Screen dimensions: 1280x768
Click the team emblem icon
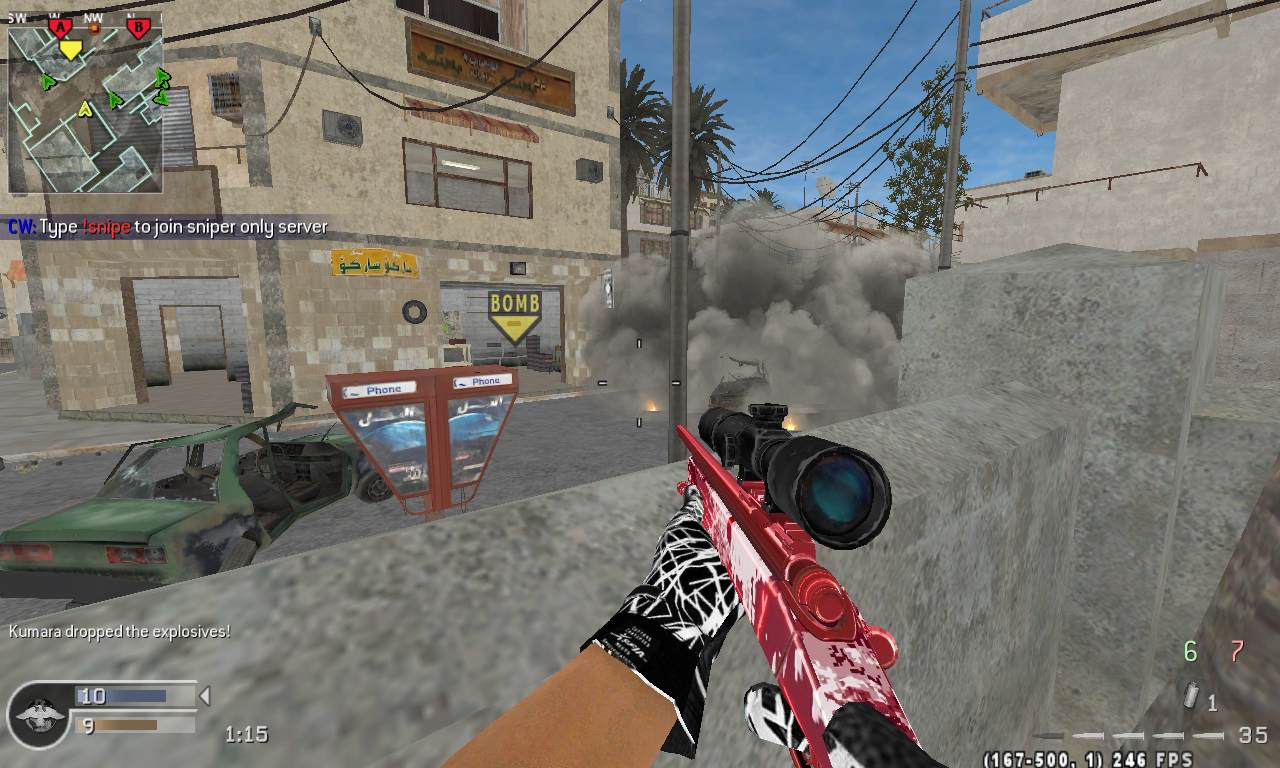40,713
